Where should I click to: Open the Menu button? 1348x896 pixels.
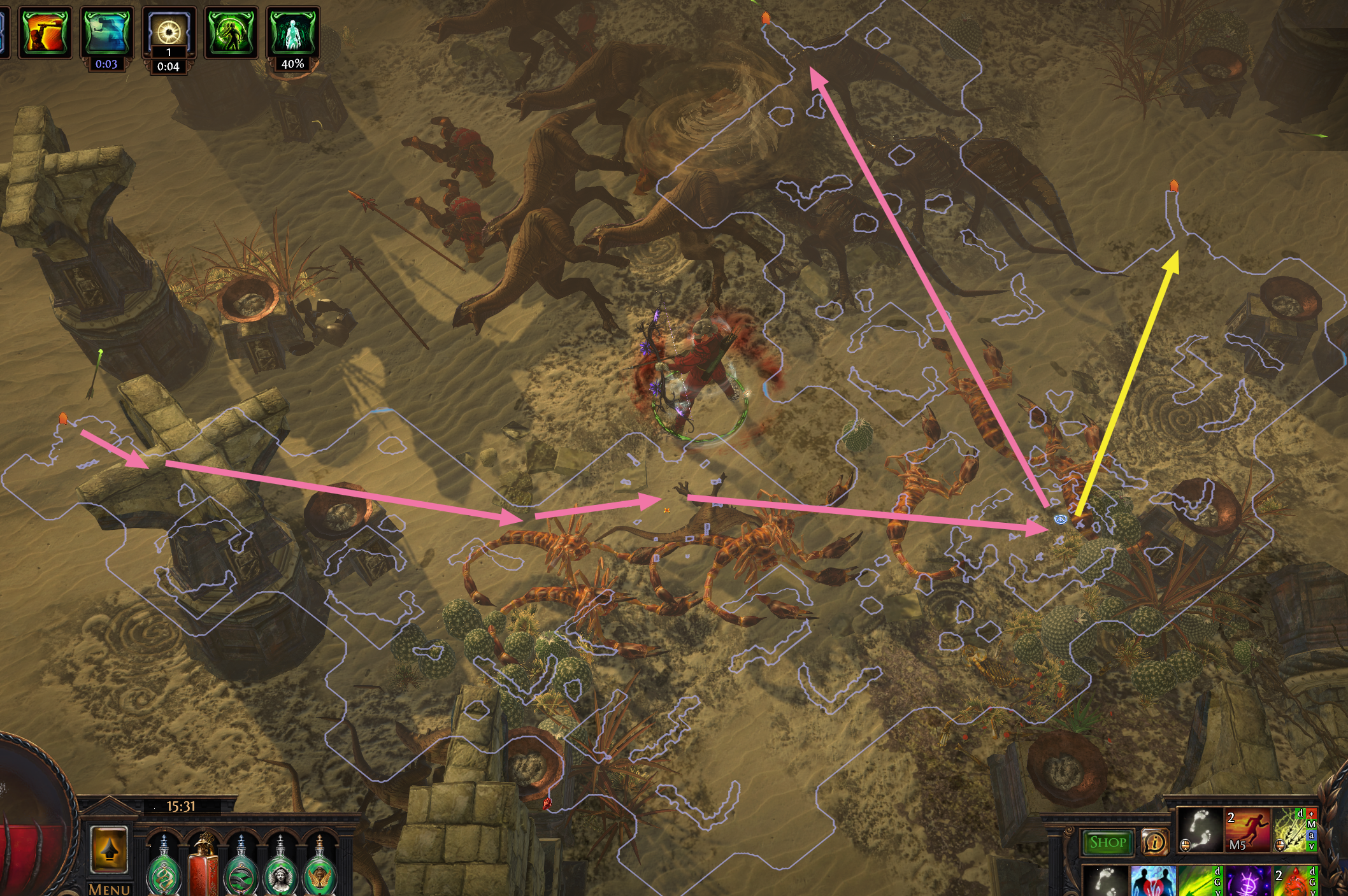[110, 888]
